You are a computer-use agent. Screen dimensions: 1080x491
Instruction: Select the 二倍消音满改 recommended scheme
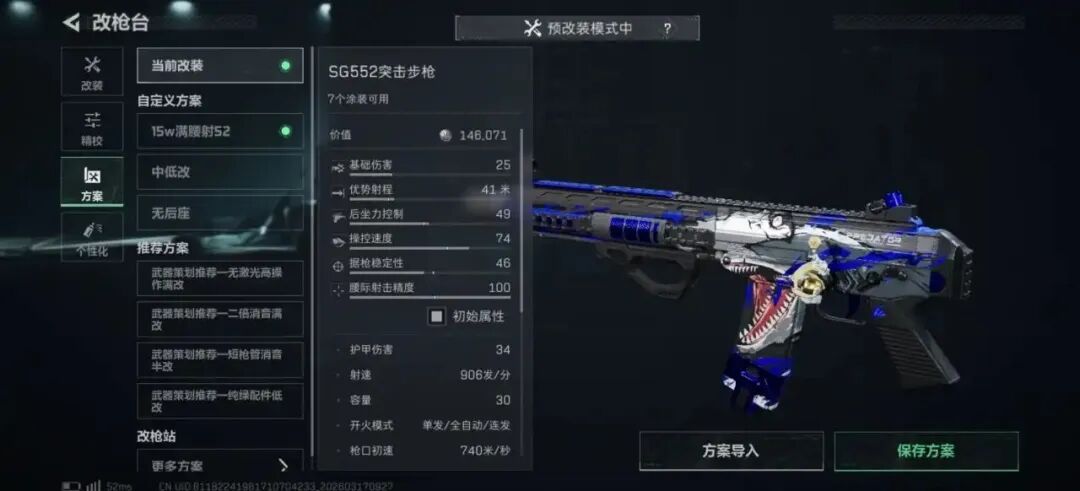coord(220,319)
